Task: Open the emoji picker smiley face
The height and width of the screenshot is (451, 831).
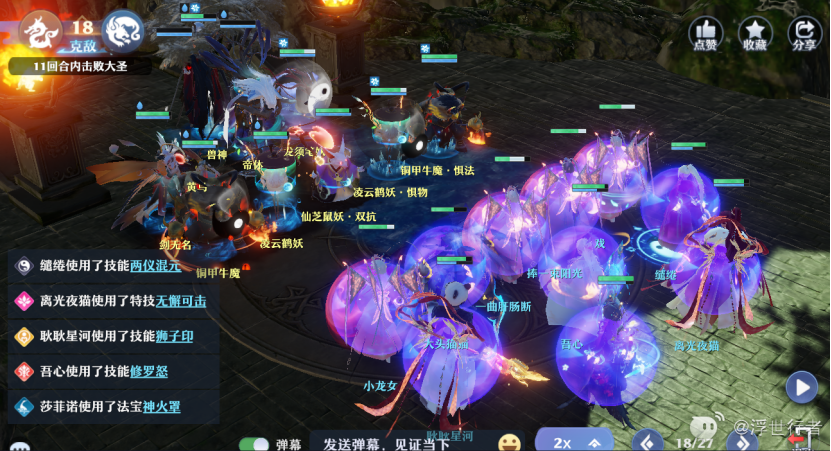Action: click(x=510, y=442)
